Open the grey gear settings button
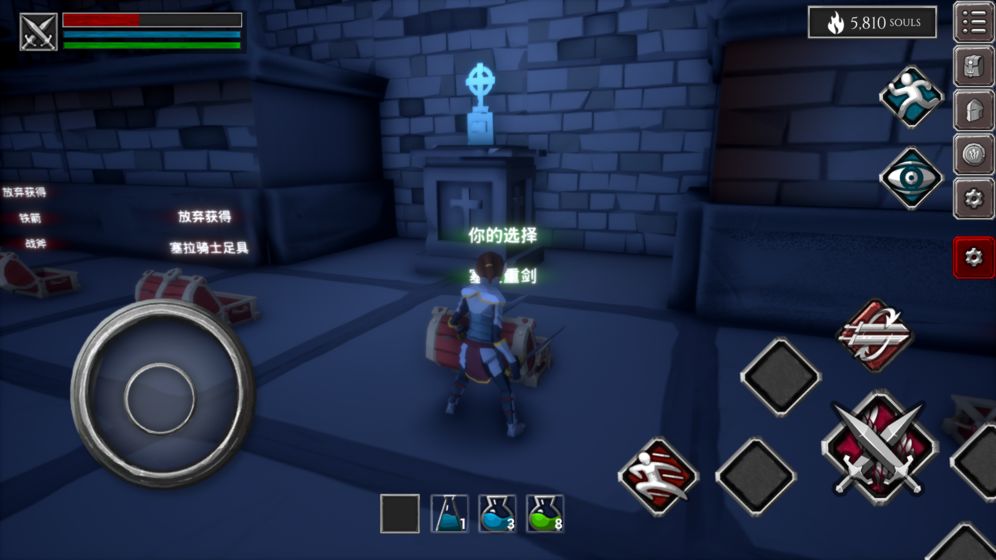Viewport: 996px width, 560px height. (x=973, y=198)
